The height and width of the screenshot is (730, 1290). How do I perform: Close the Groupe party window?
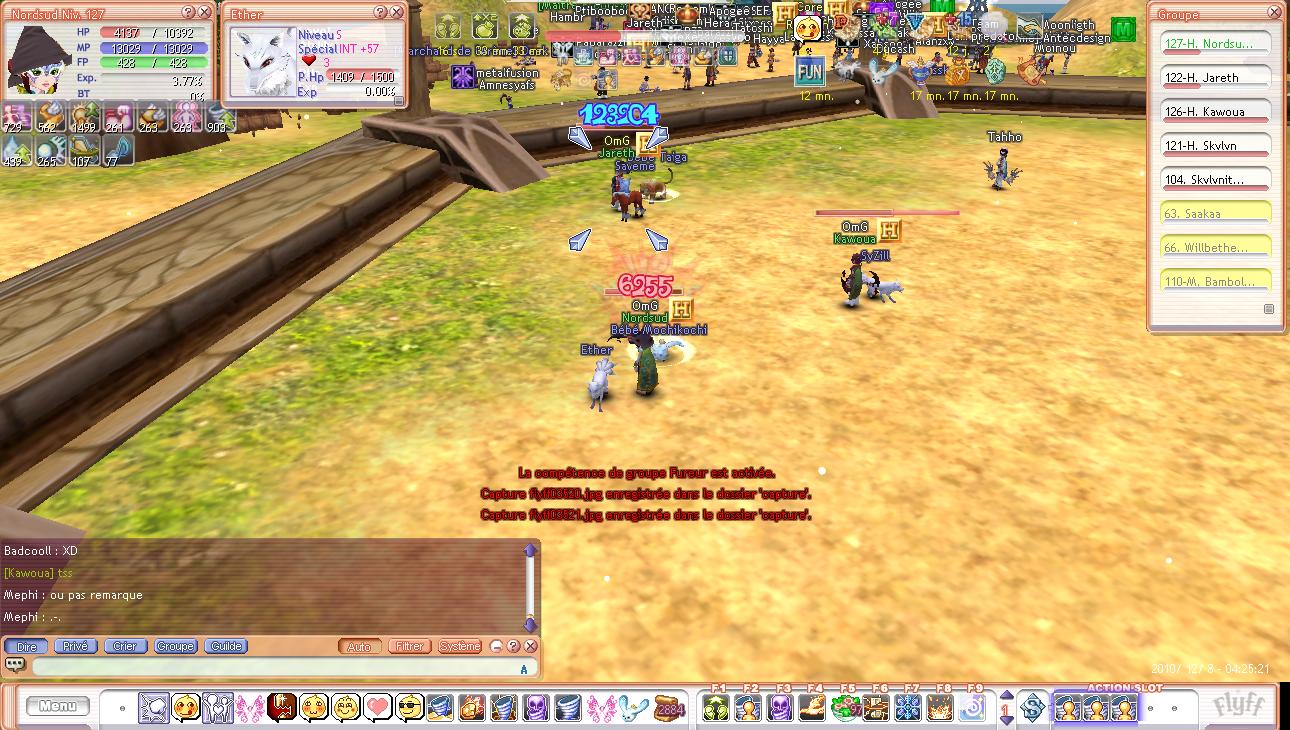pos(1273,13)
